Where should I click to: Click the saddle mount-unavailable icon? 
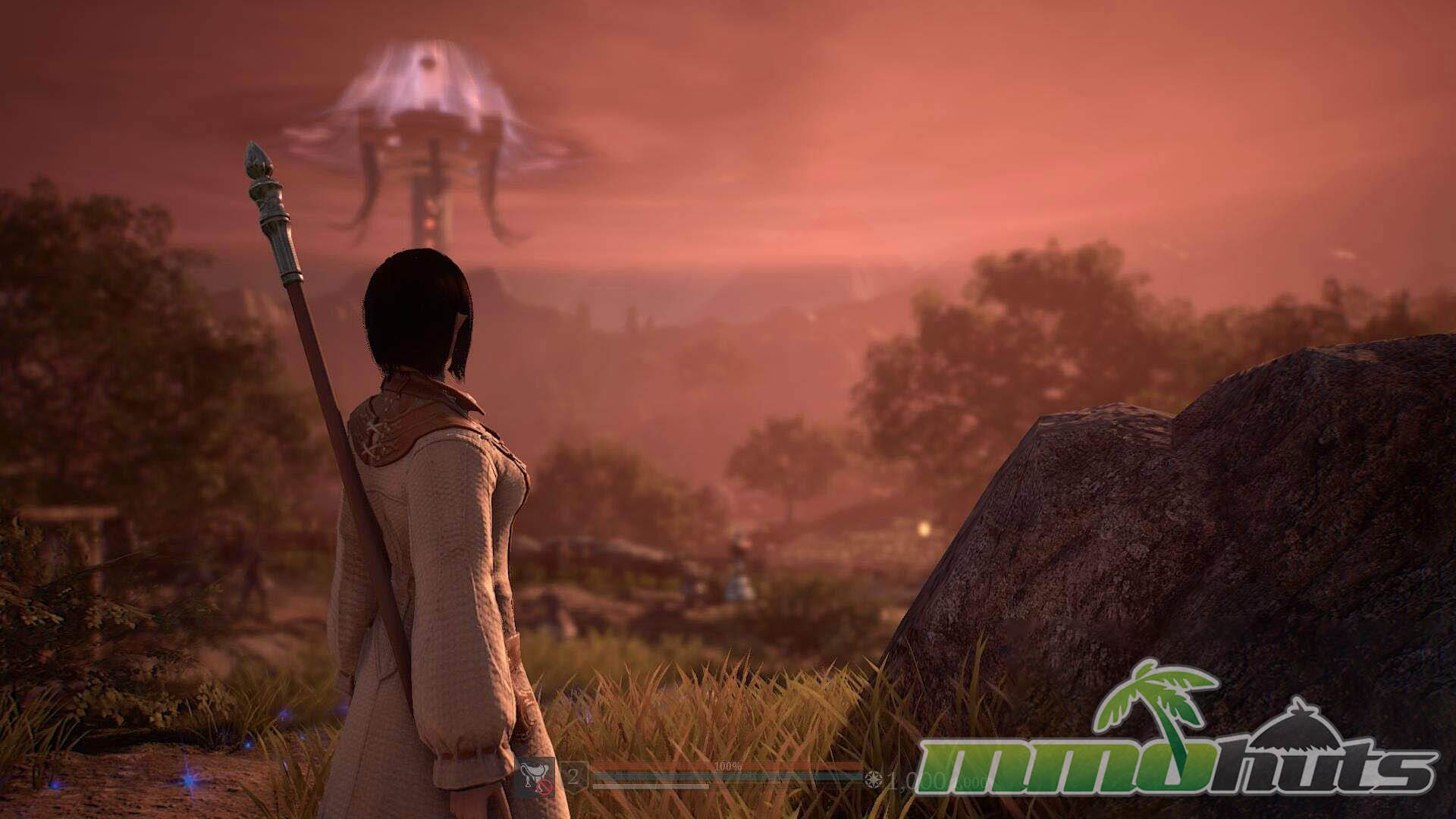pos(534,780)
